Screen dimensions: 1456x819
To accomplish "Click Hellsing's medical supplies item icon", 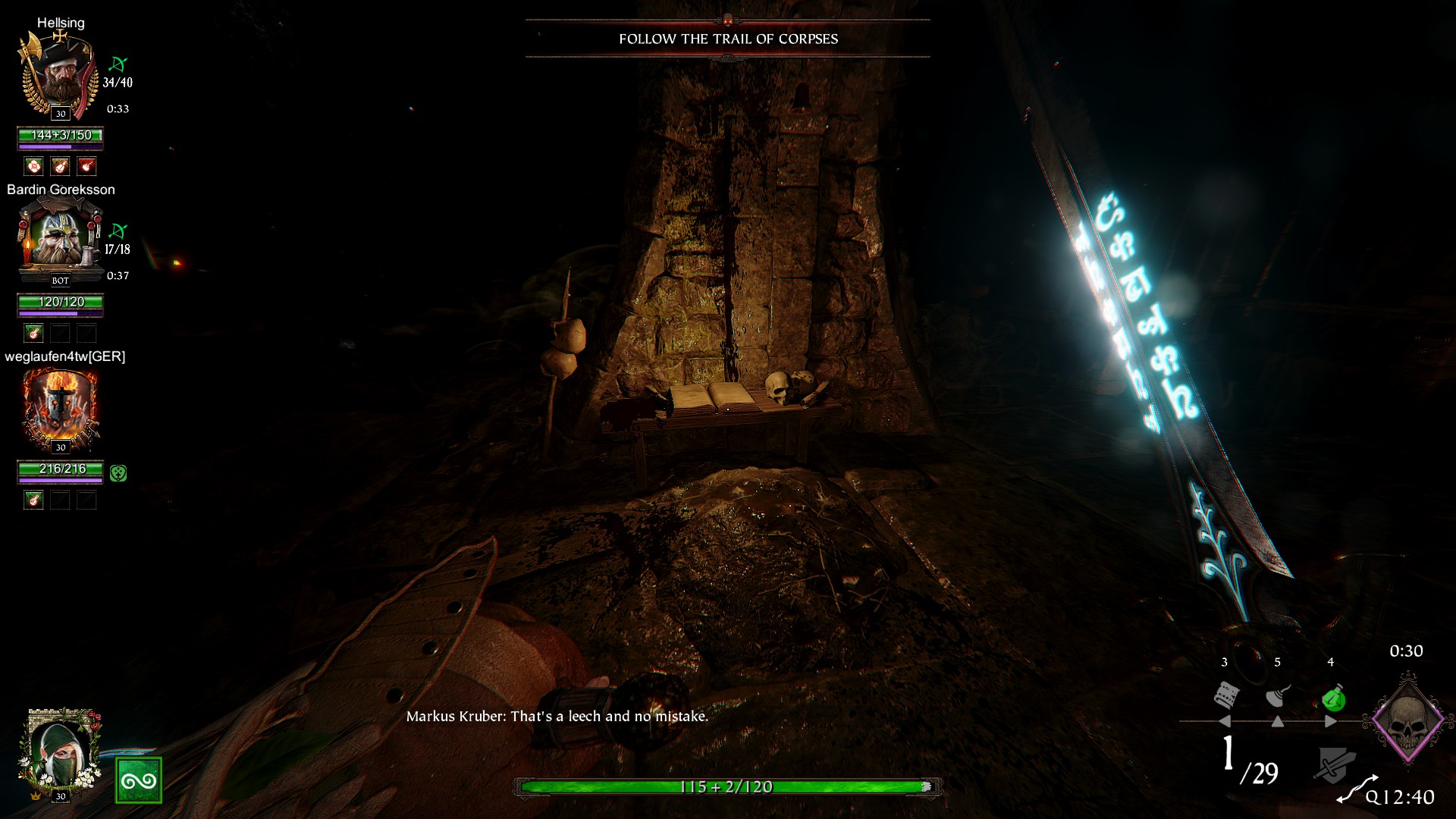I will [x=33, y=166].
